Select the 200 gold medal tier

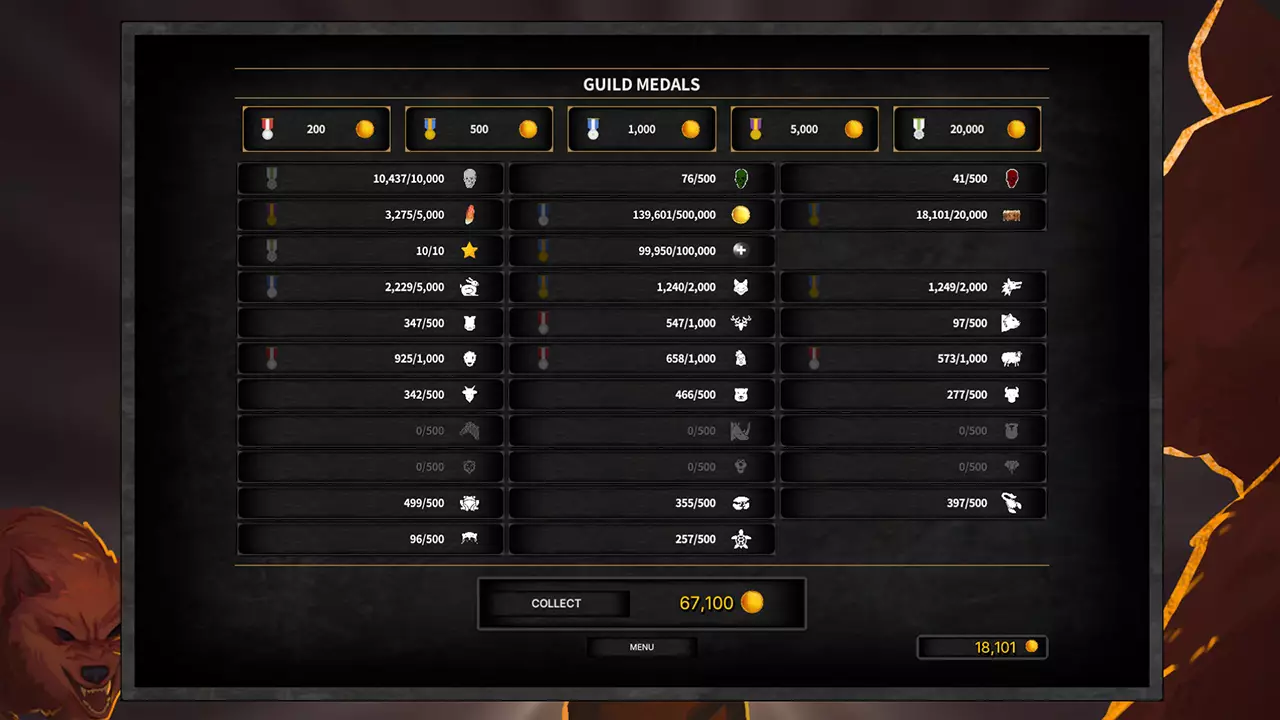point(316,129)
